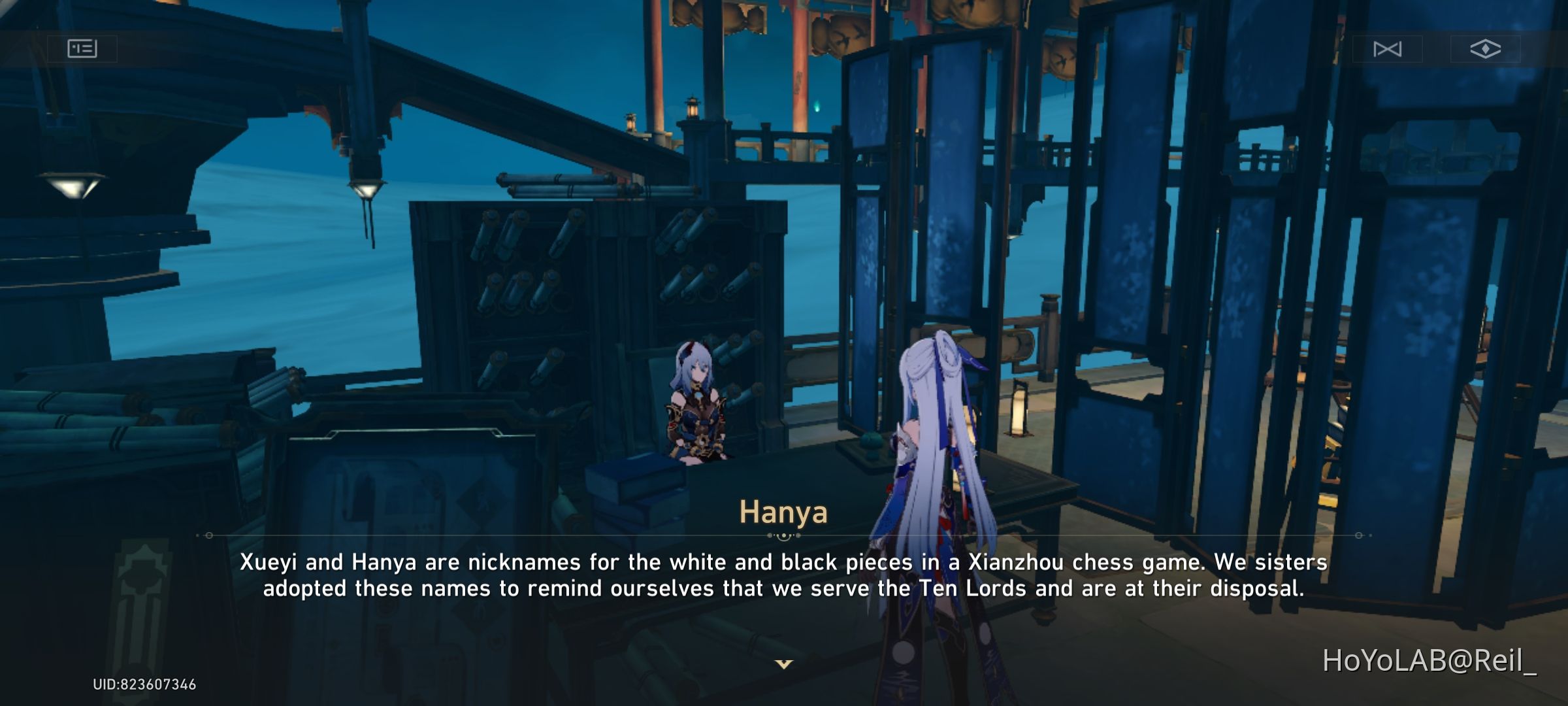Open the dialogue history log

(82, 48)
